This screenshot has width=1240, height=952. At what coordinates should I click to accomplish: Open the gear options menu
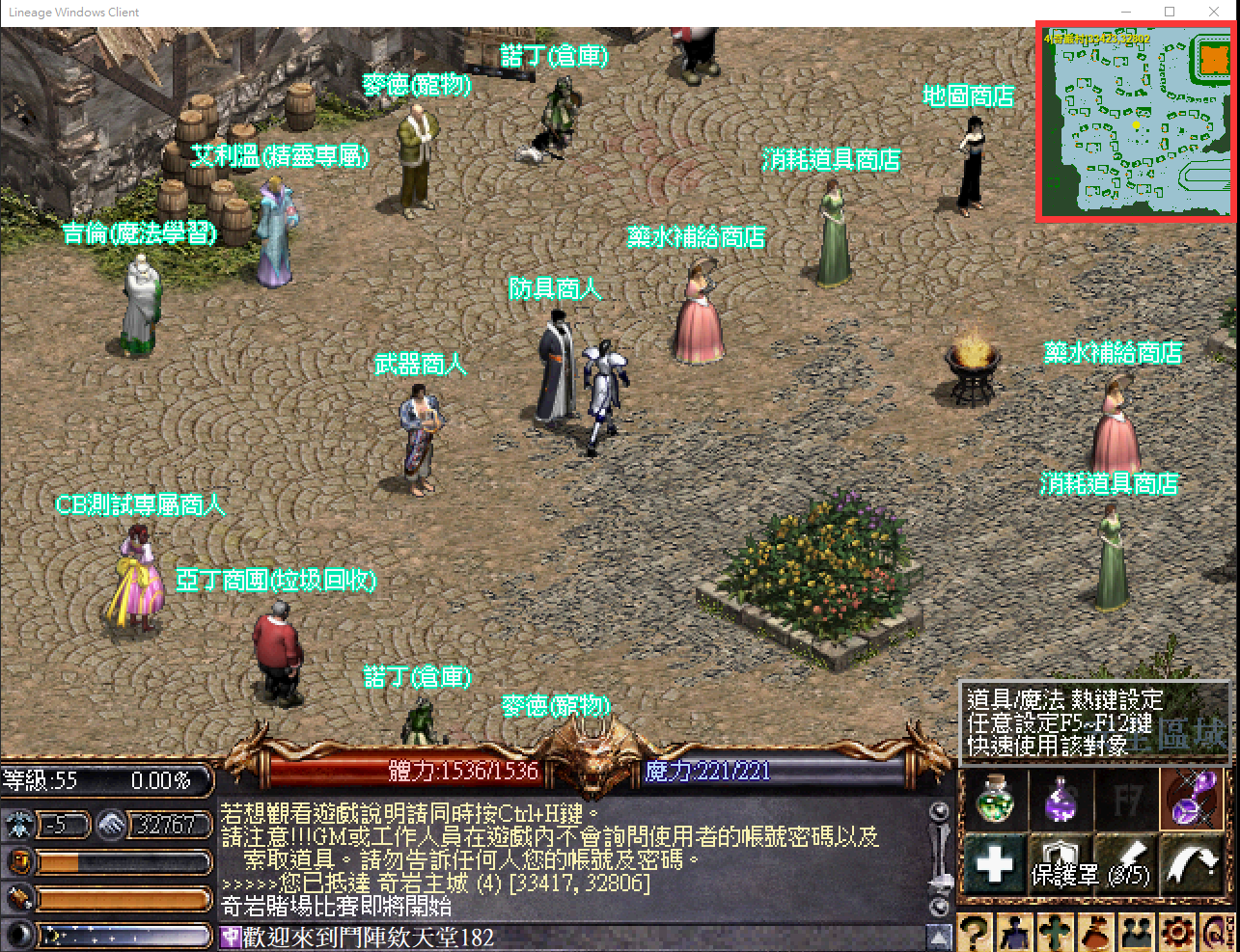tap(1177, 933)
